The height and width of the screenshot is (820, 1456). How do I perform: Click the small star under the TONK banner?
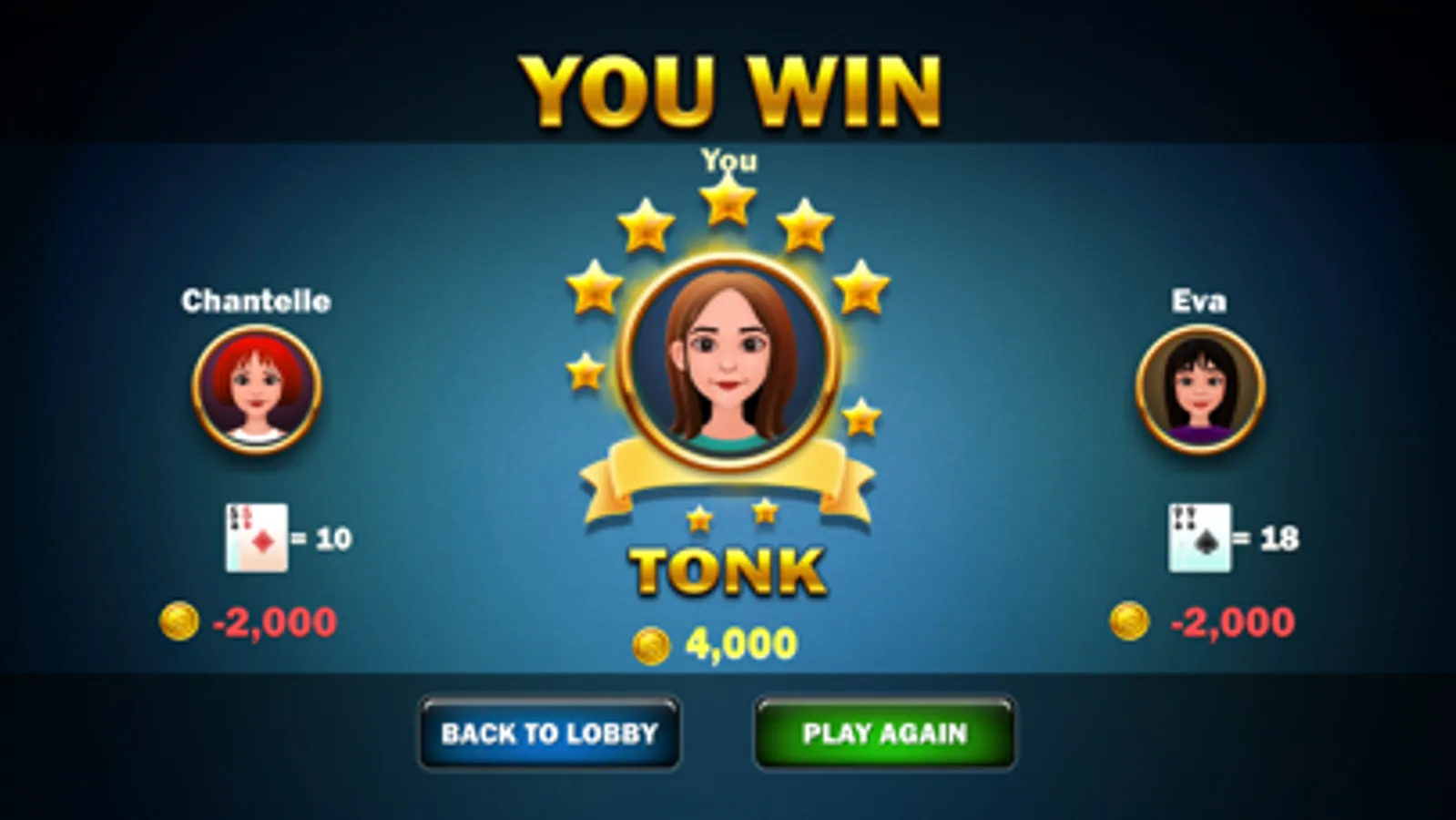(700, 519)
